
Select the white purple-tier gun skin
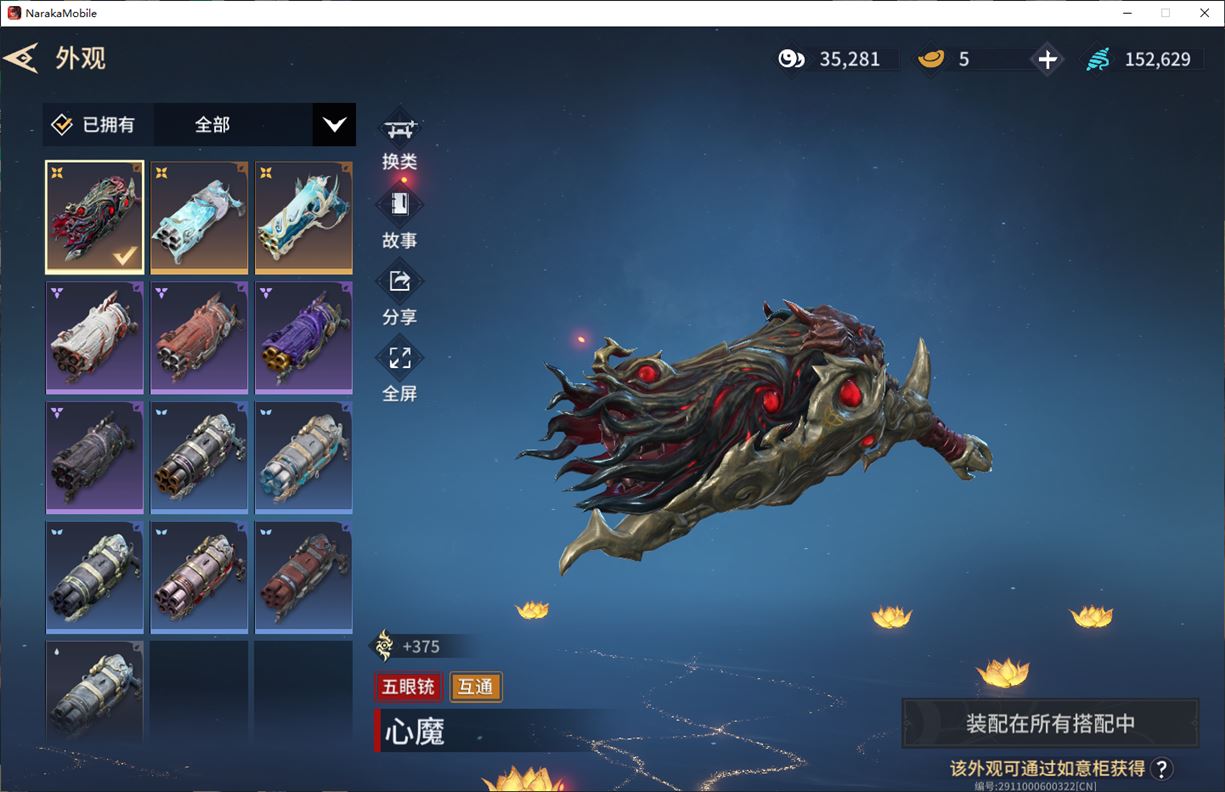pyautogui.click(x=95, y=337)
